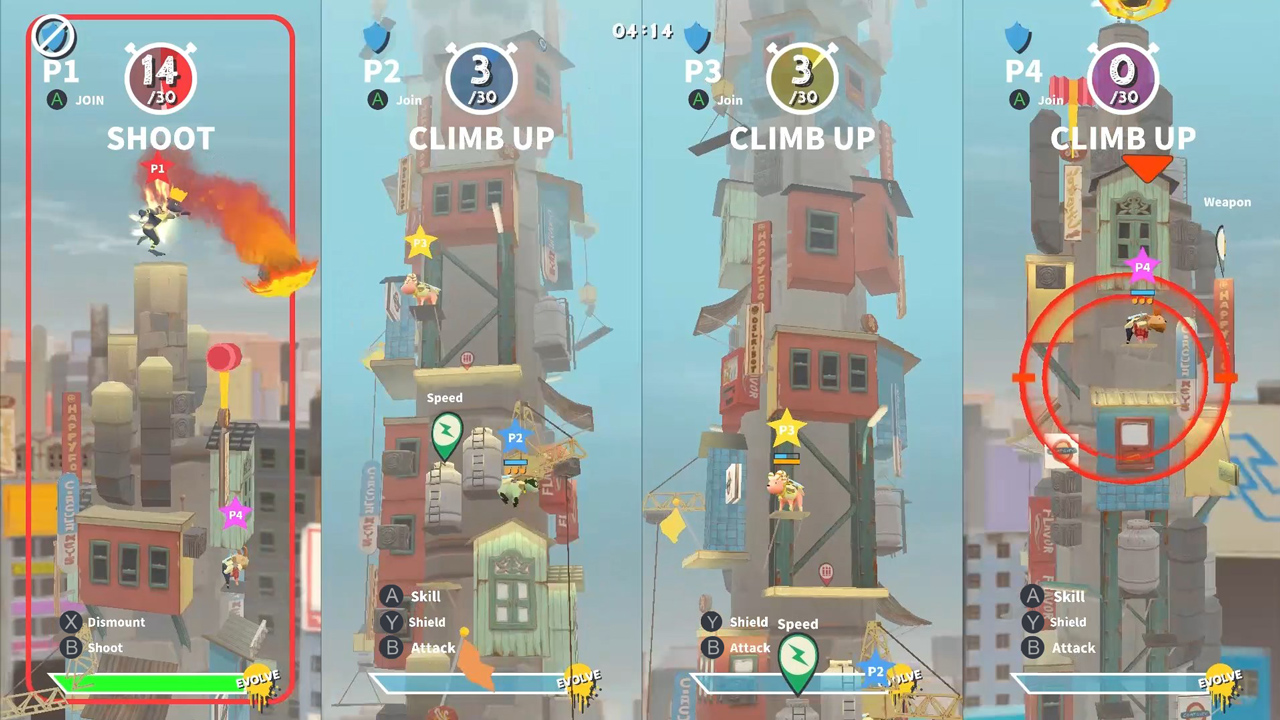Image resolution: width=1280 pixels, height=720 pixels.
Task: Click the red balloon on P1's tower
Action: [x=224, y=358]
